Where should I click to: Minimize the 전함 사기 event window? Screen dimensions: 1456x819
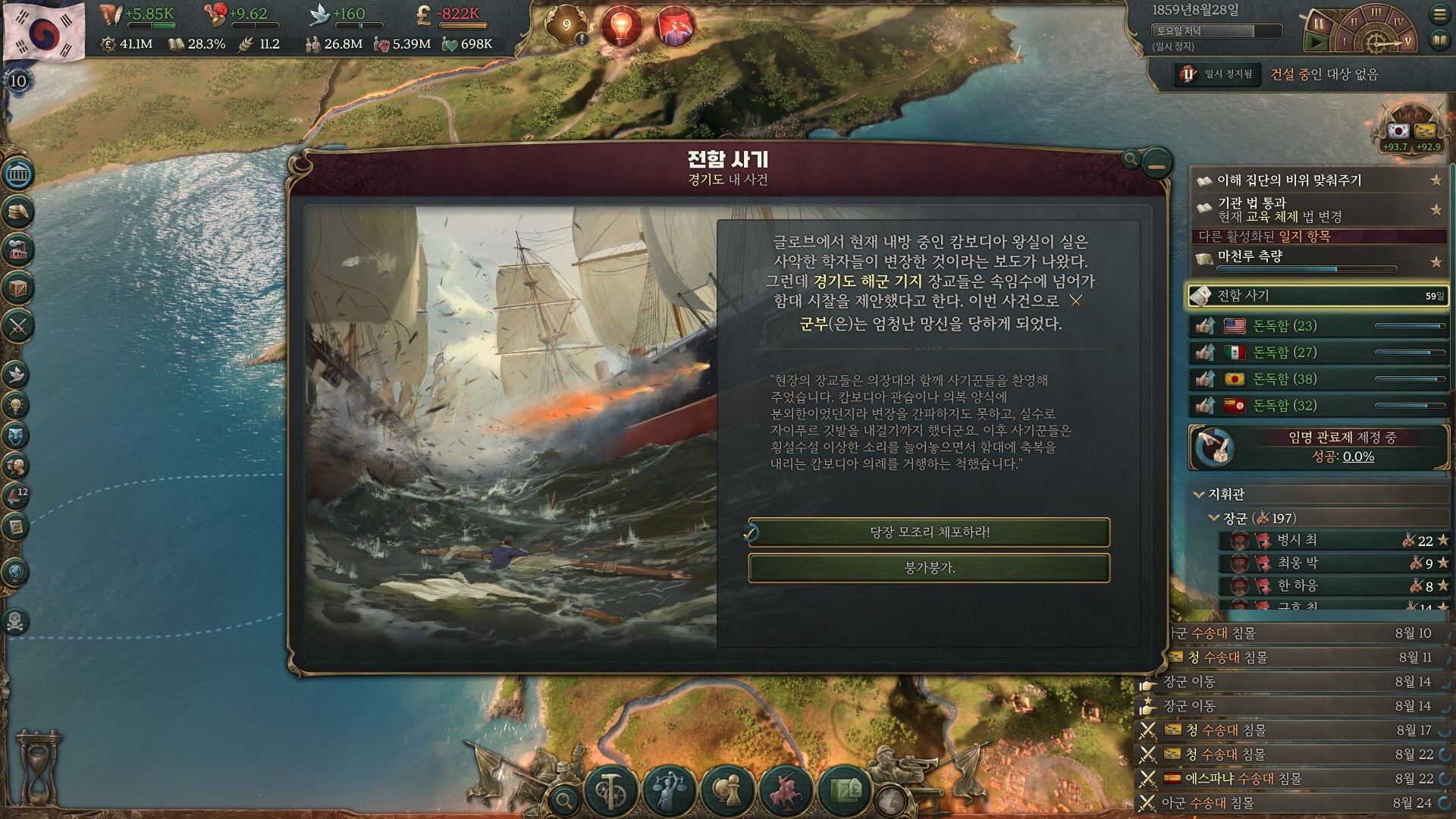click(1156, 163)
